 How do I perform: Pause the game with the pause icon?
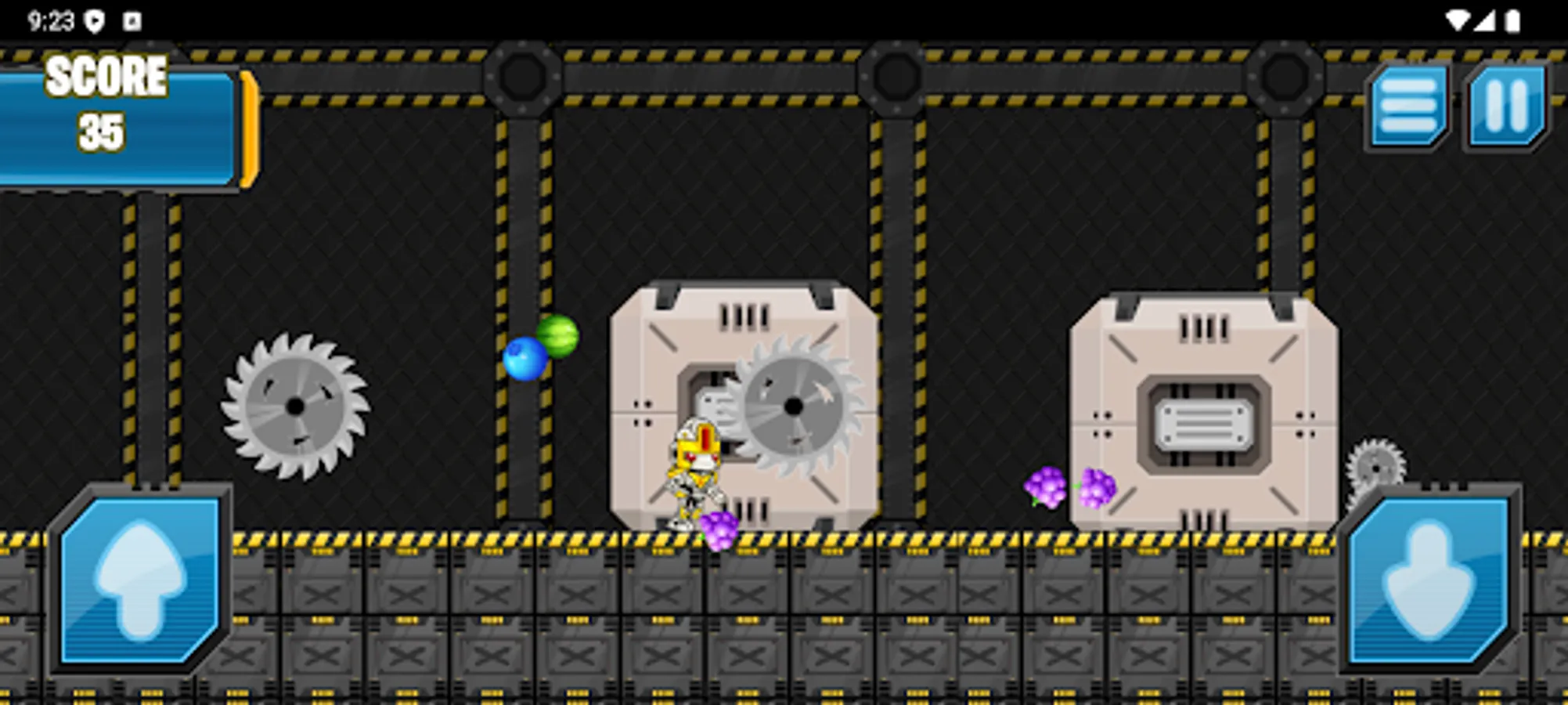1505,106
